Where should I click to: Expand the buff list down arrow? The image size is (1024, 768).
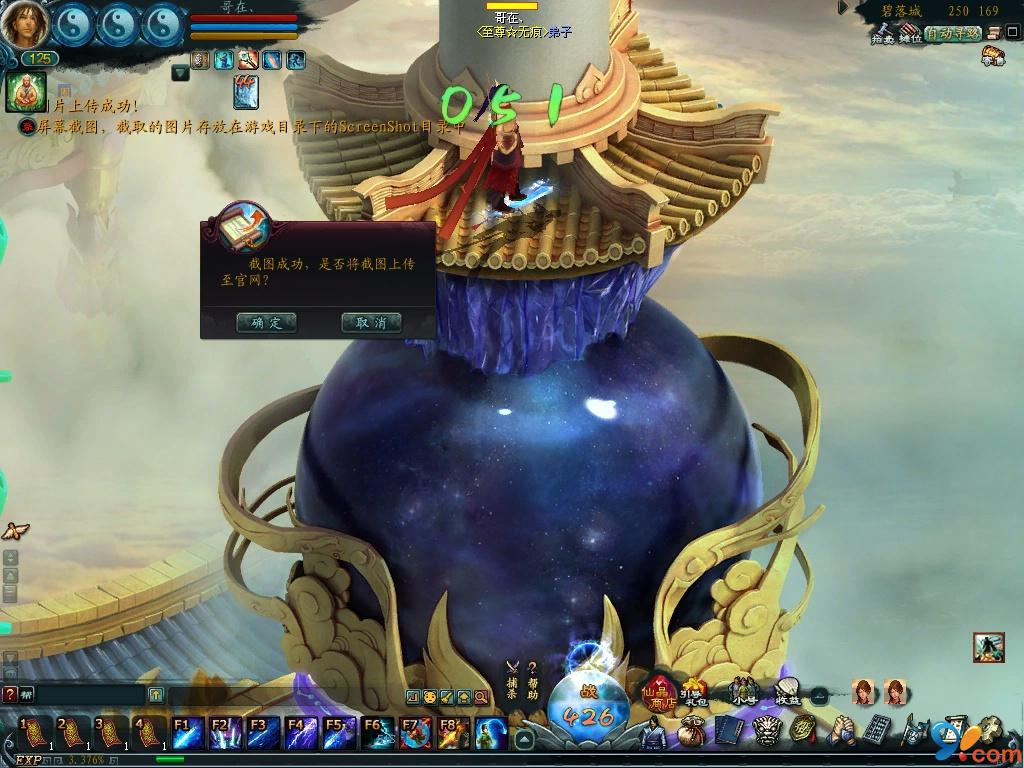click(180, 72)
